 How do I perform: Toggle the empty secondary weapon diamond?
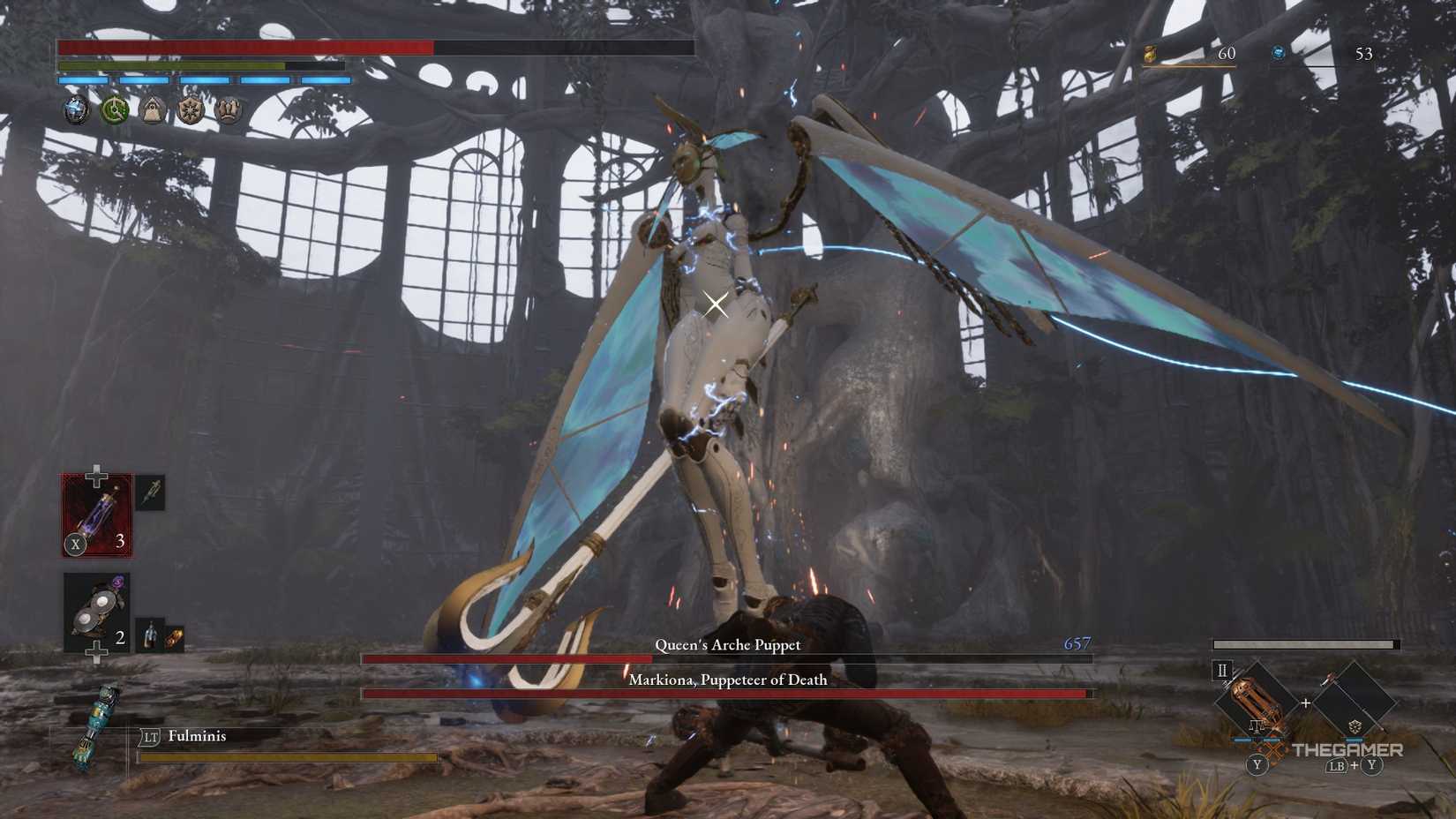pos(1355,699)
